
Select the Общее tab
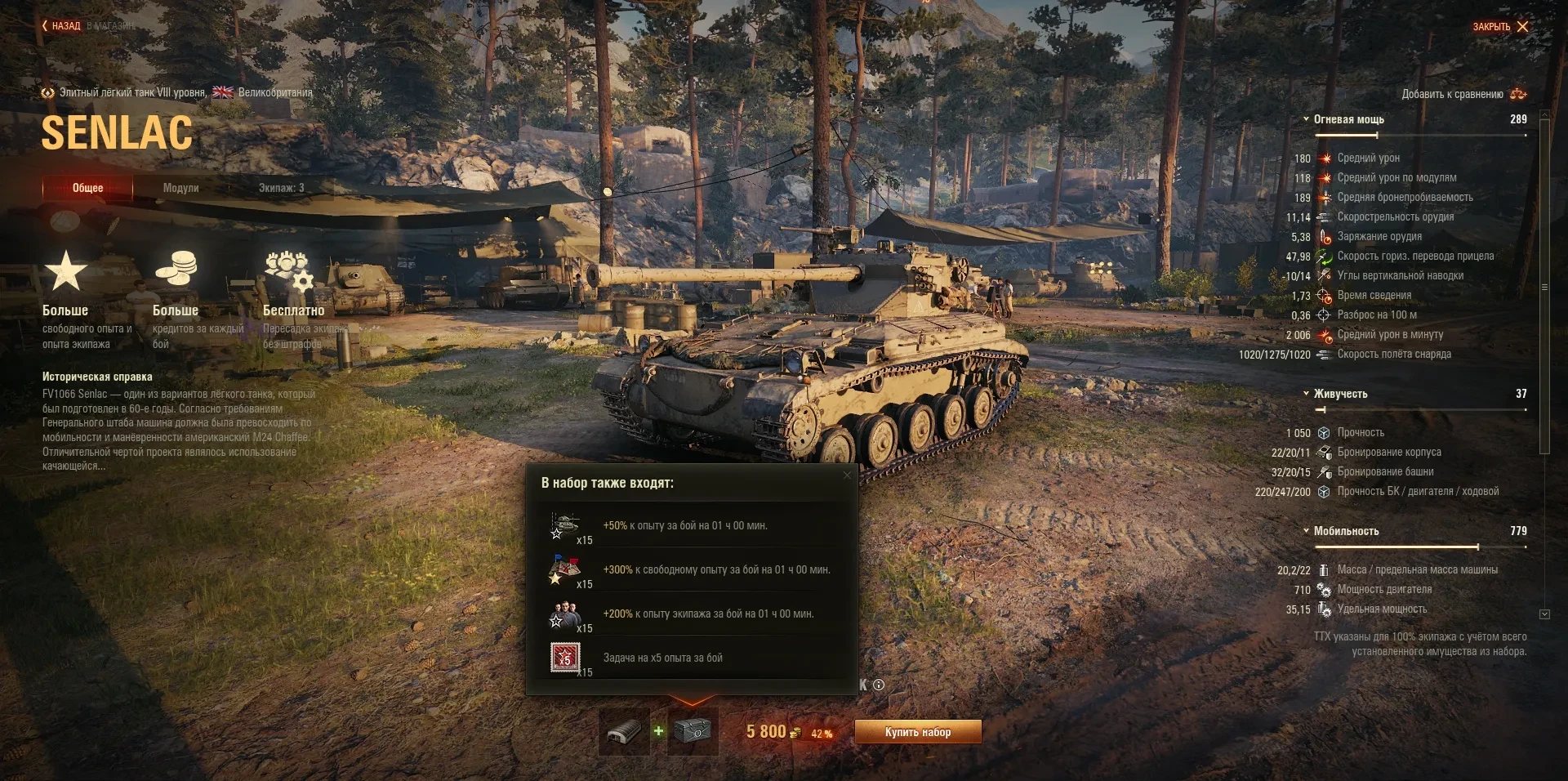coord(87,188)
